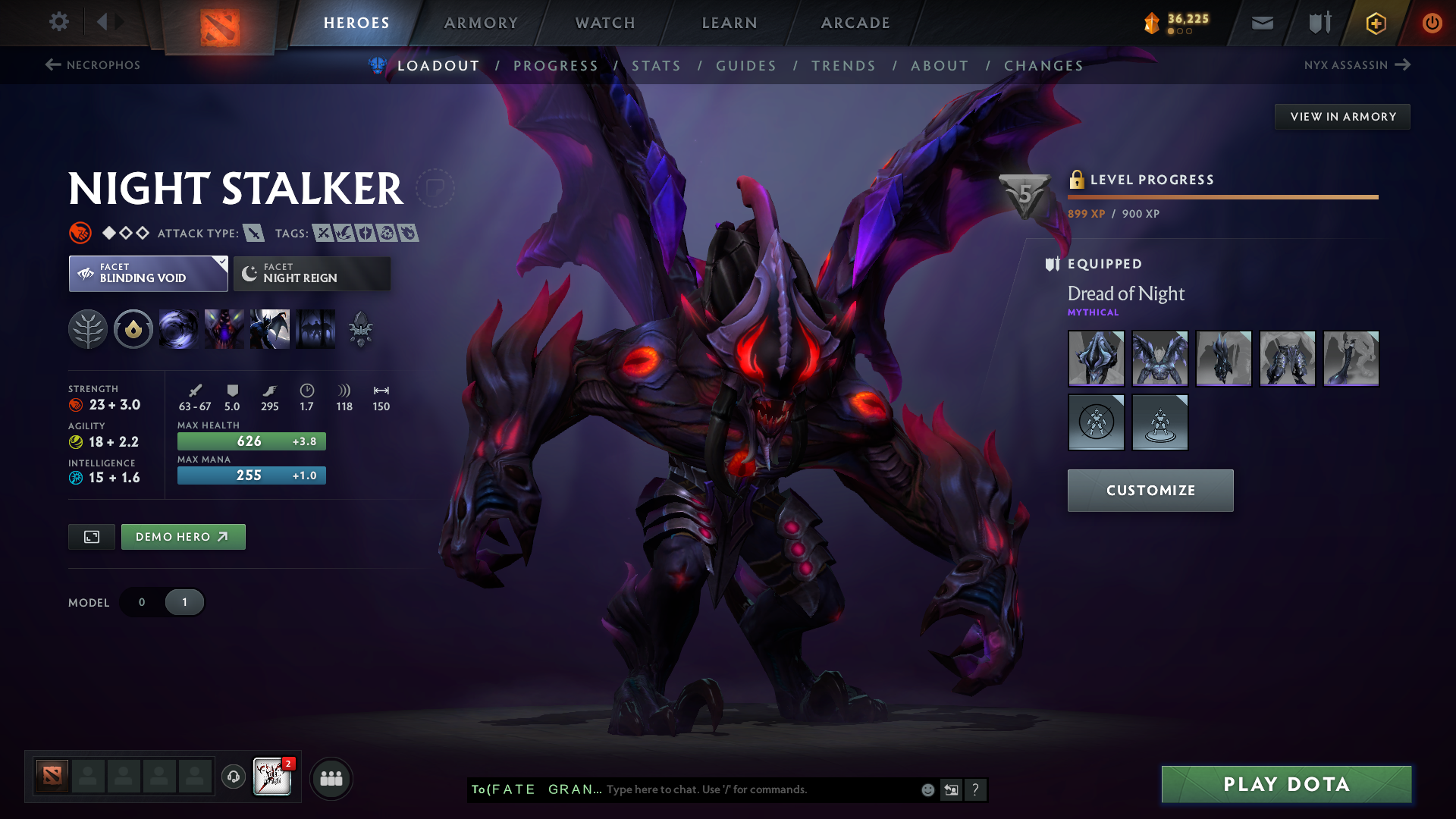1456x819 pixels.
Task: Open the Crippling Fear ability icon
Action: (224, 329)
